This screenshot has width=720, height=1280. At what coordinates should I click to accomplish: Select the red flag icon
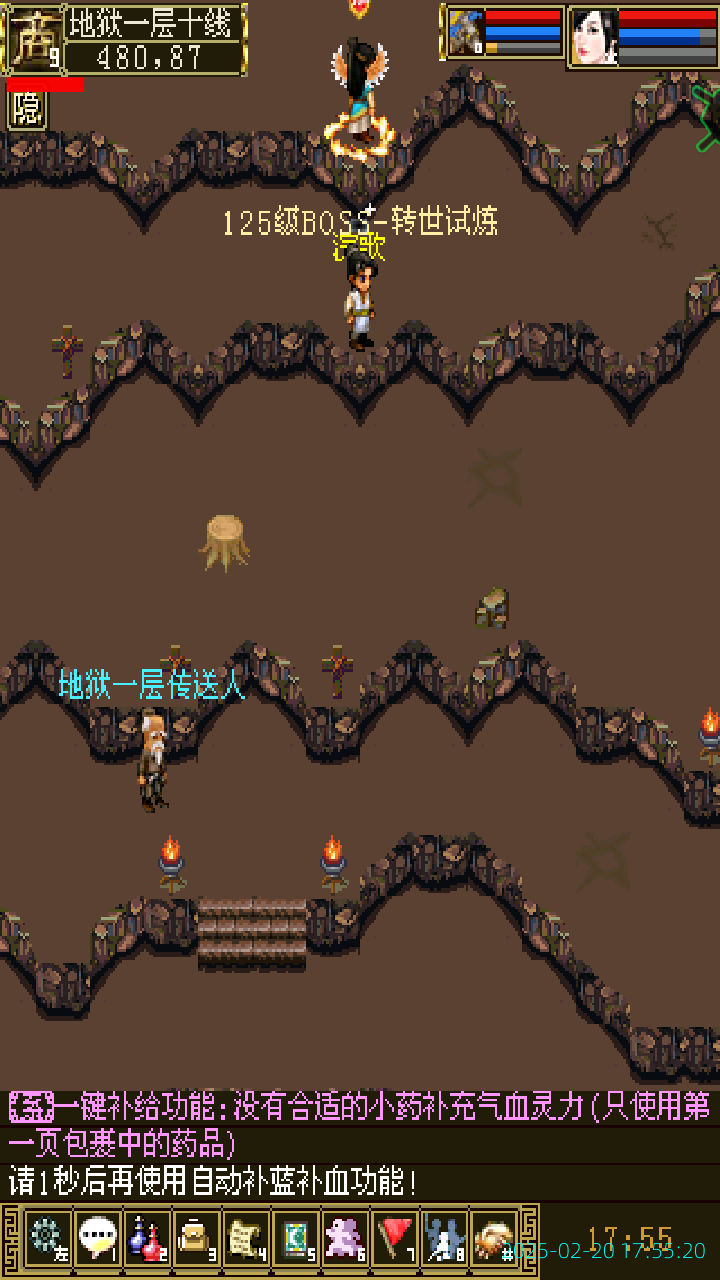[x=395, y=1238]
